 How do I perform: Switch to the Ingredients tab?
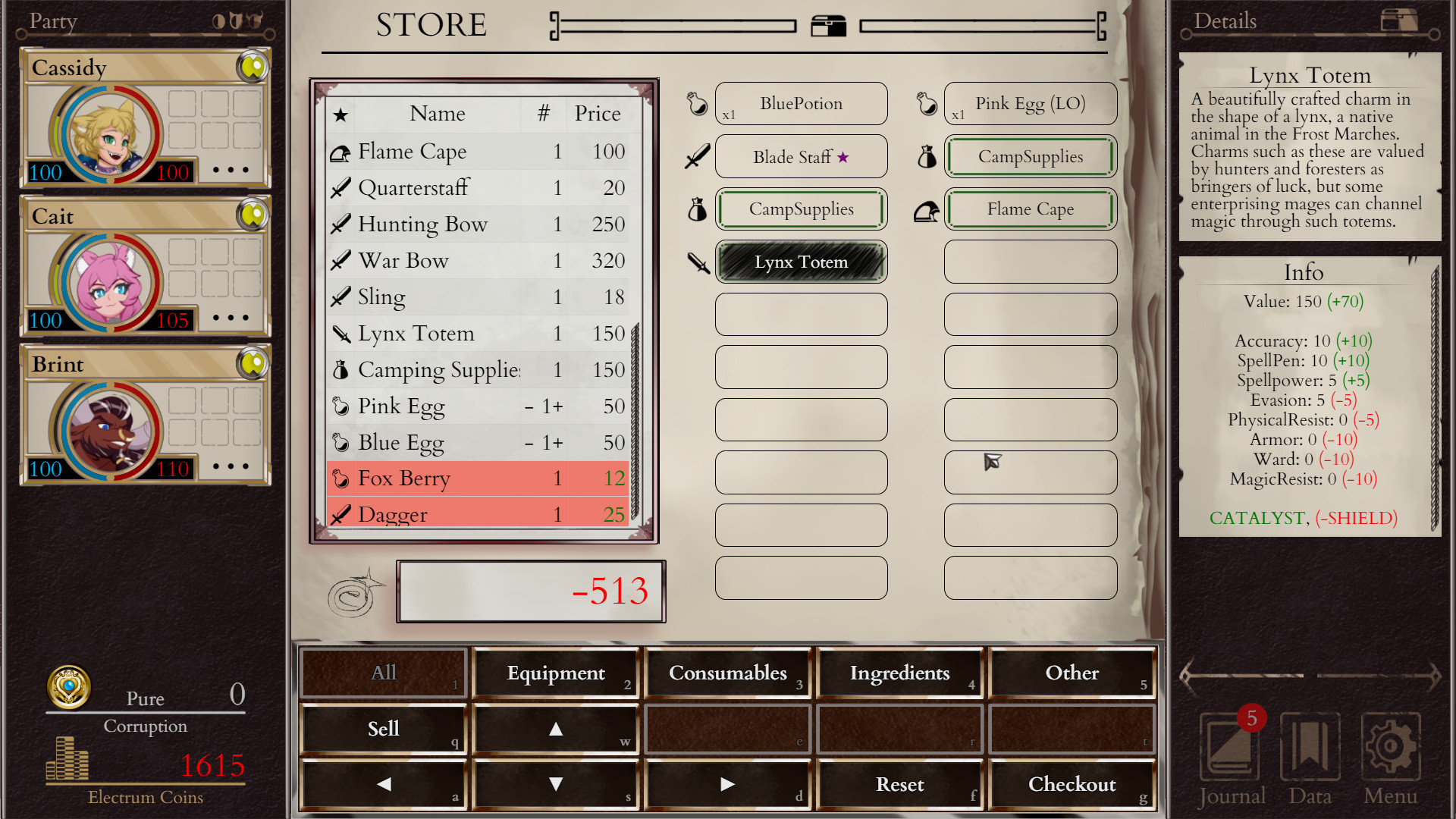(900, 673)
